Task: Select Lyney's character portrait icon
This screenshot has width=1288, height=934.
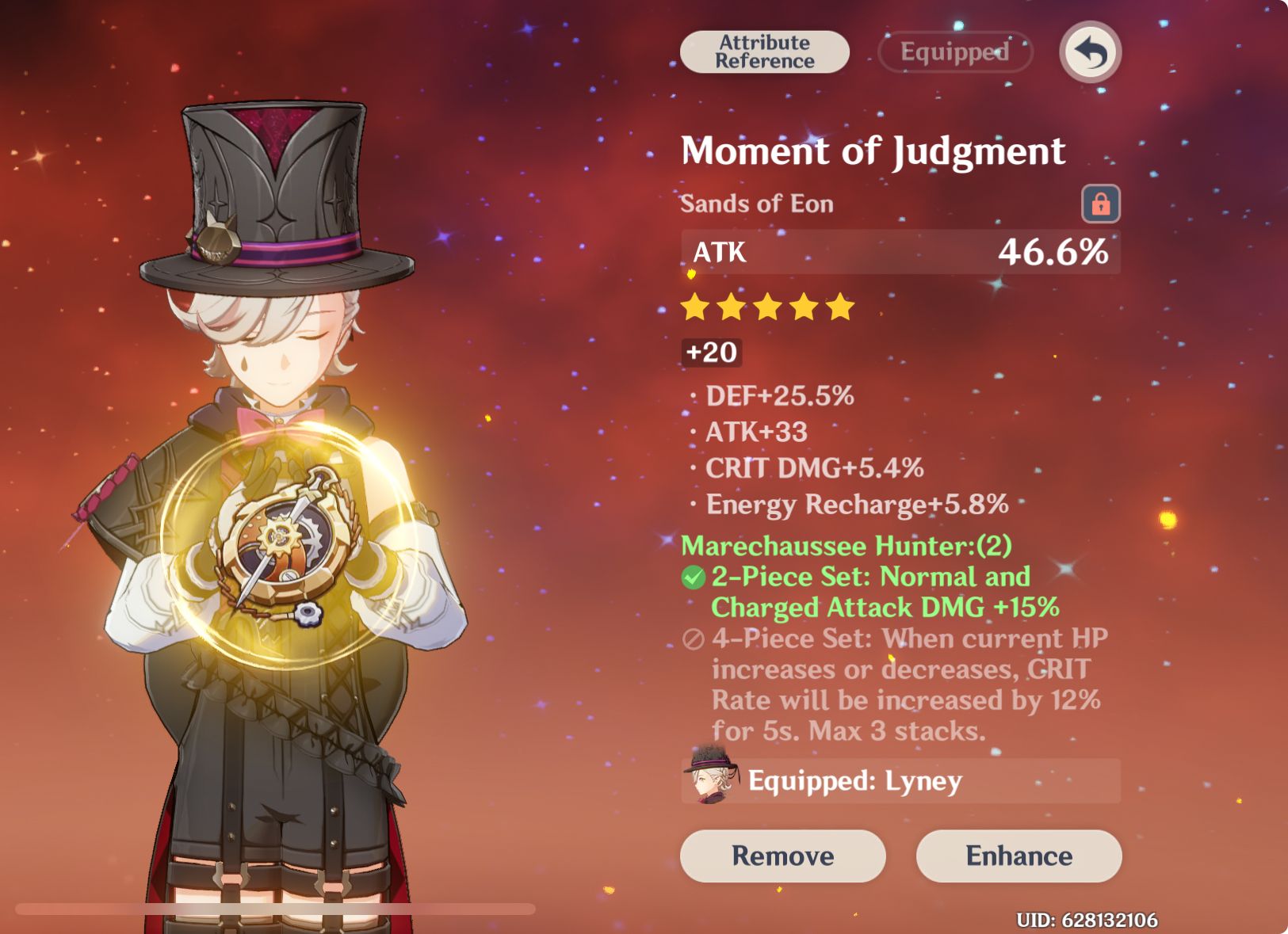Action: 711,780
